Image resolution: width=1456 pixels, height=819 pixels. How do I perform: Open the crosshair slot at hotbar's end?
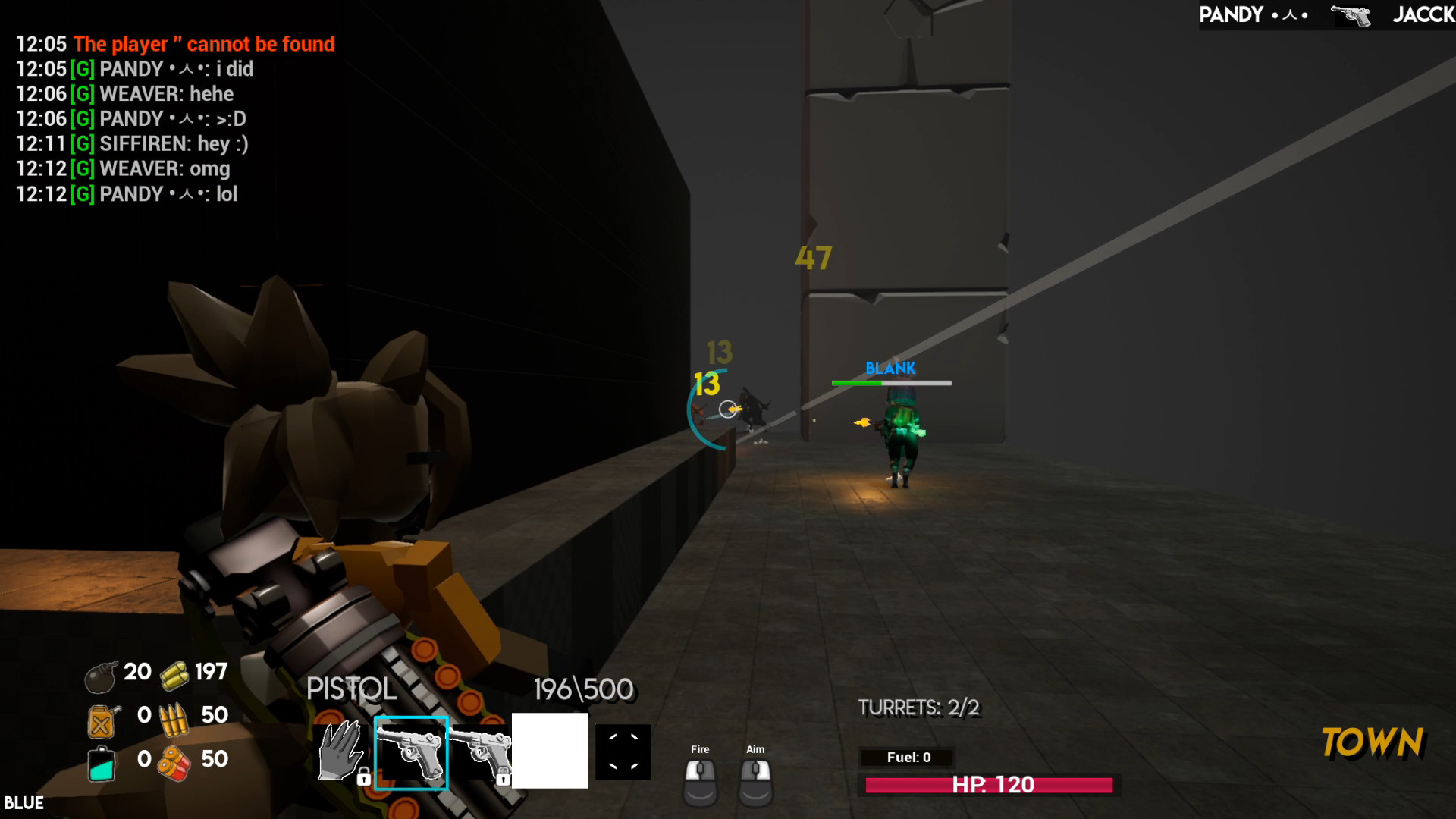[624, 752]
